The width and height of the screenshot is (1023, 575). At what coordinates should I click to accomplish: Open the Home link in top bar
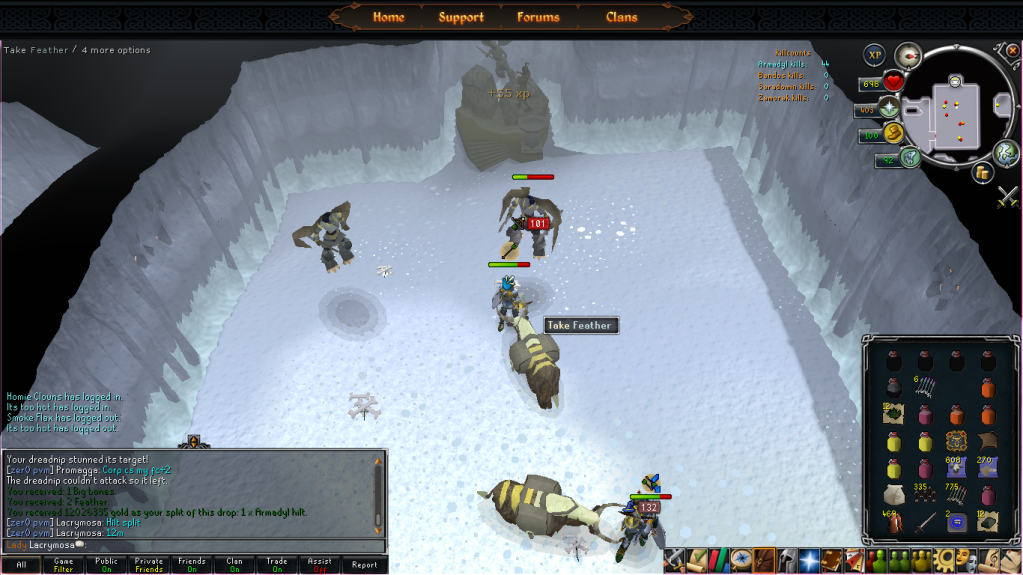(388, 17)
